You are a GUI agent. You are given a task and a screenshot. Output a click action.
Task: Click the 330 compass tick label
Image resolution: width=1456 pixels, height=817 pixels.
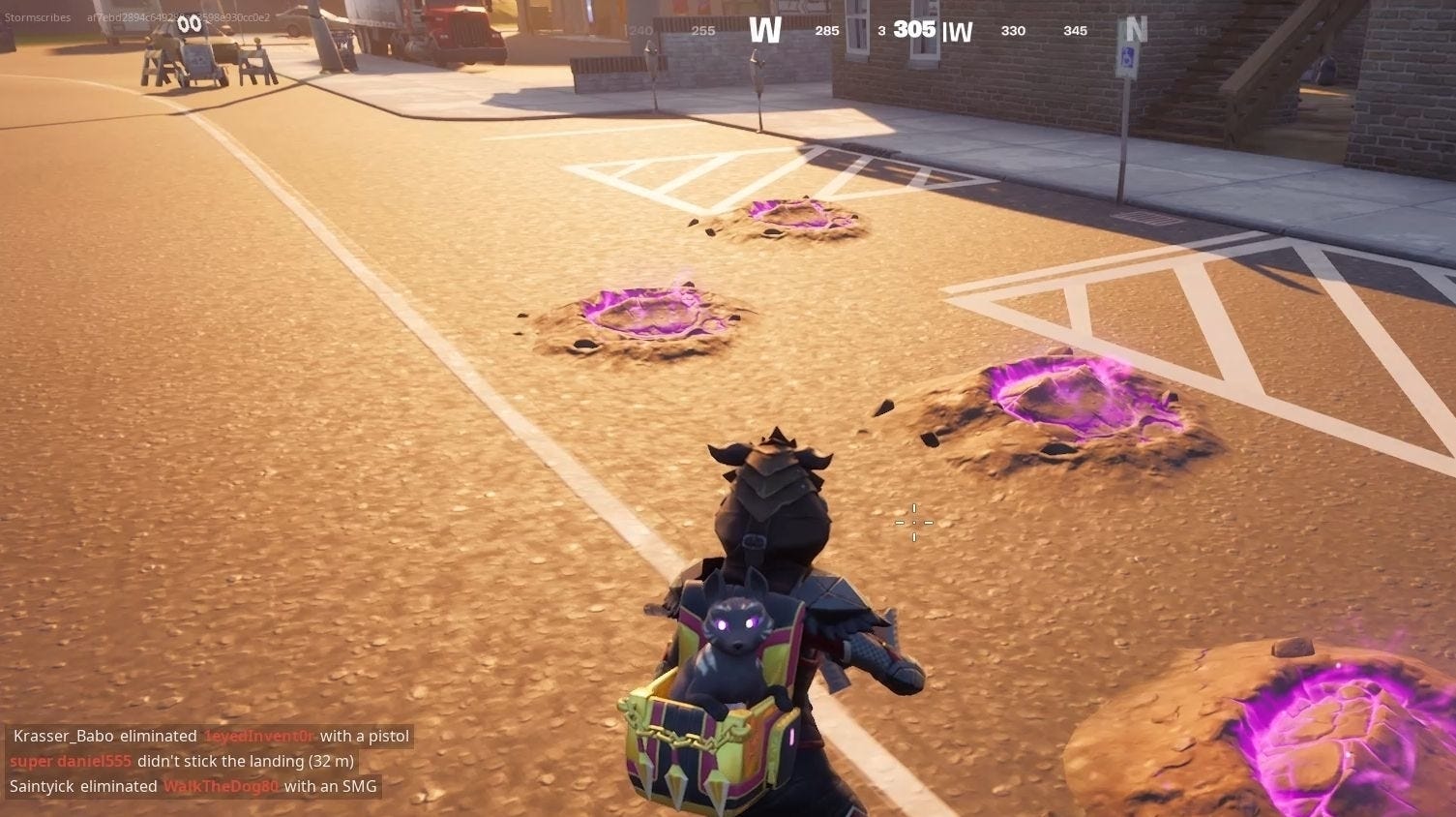pyautogui.click(x=1013, y=30)
